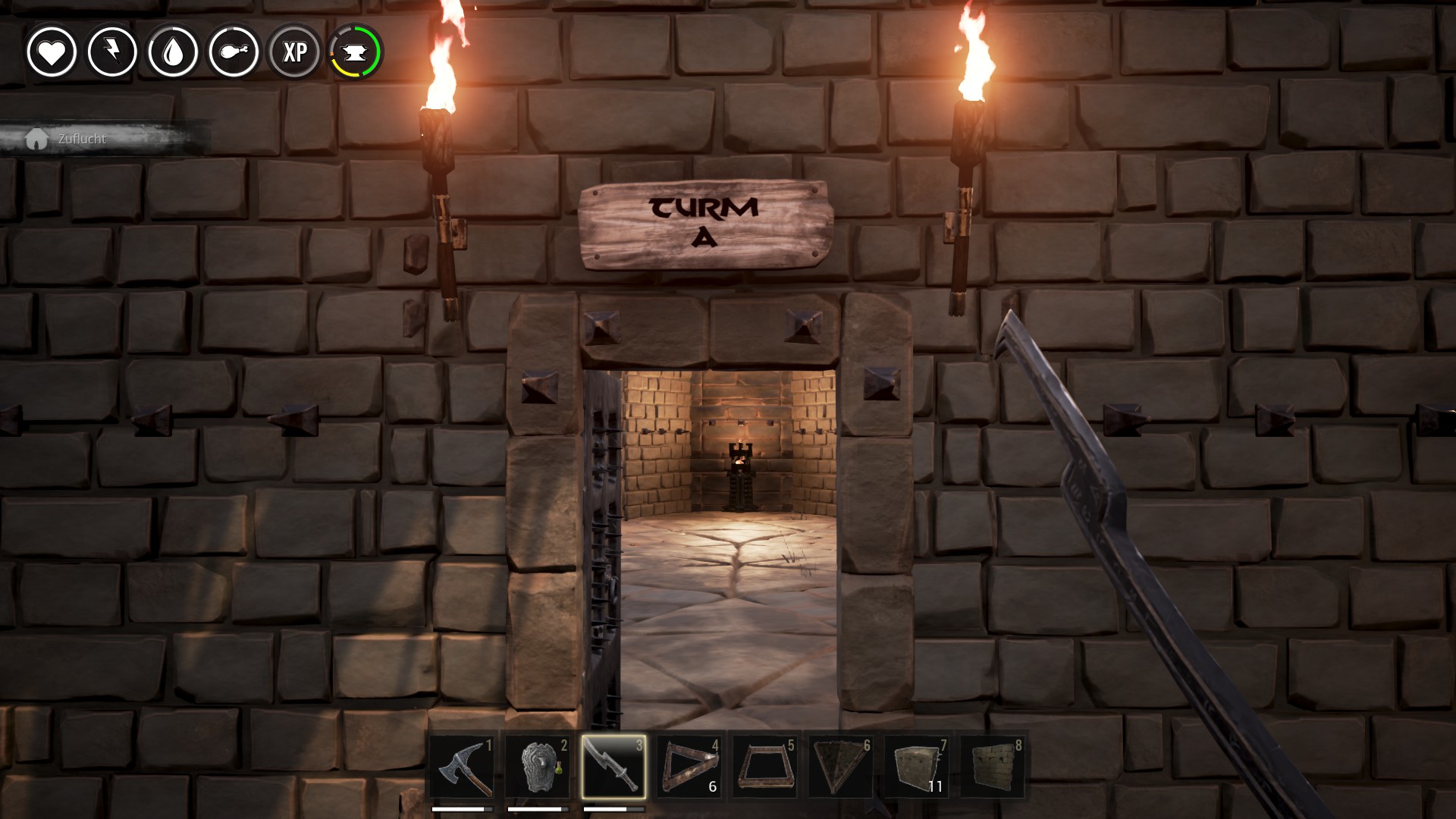
Task: Pick the wedge building piece in slot 6
Action: pos(841,767)
